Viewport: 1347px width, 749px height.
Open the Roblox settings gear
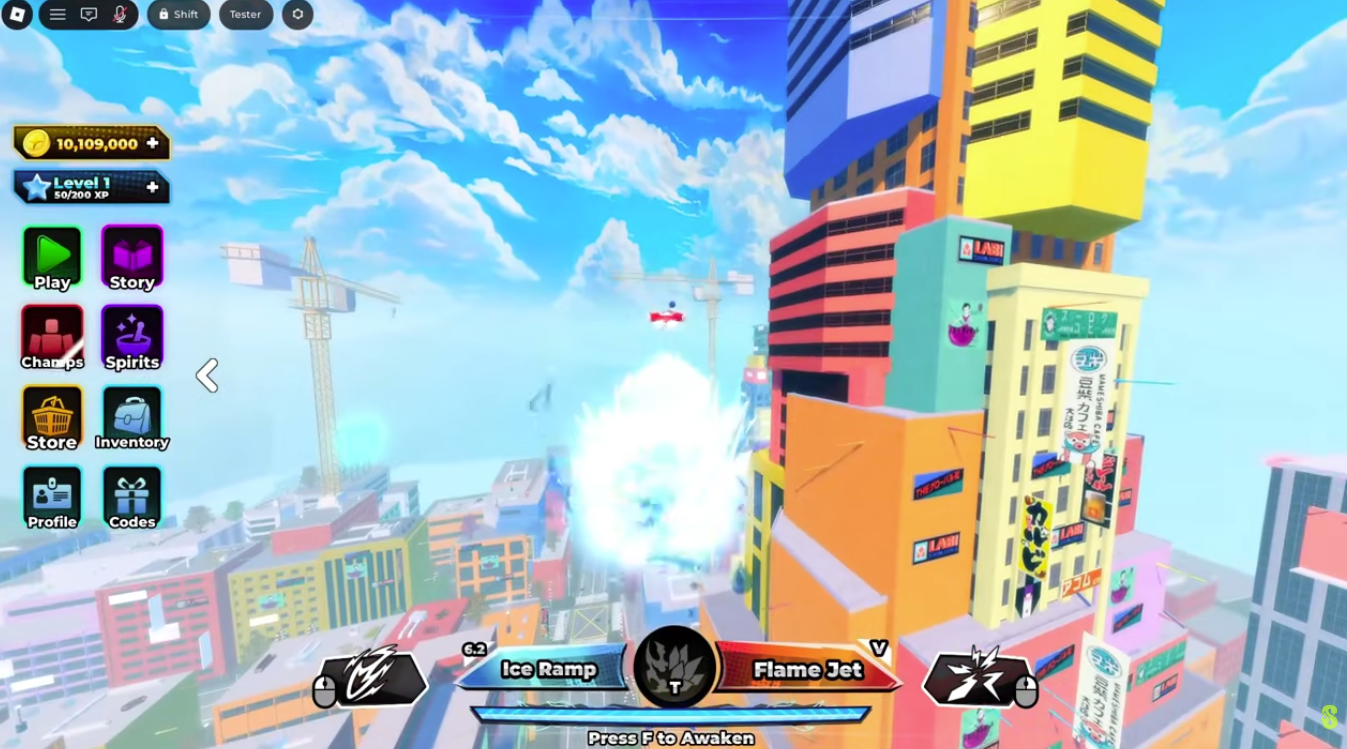[297, 15]
